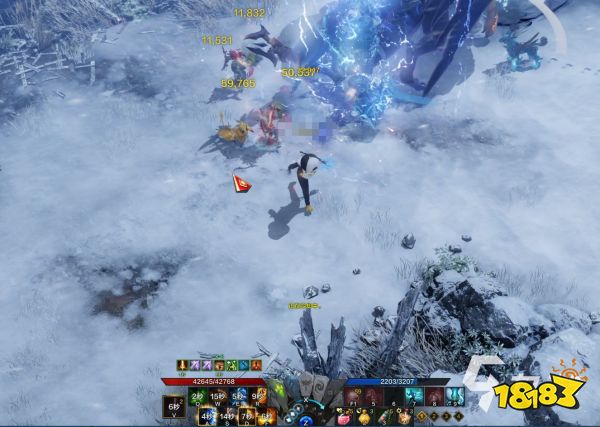Activate the V awakening skill slot

tap(174, 407)
